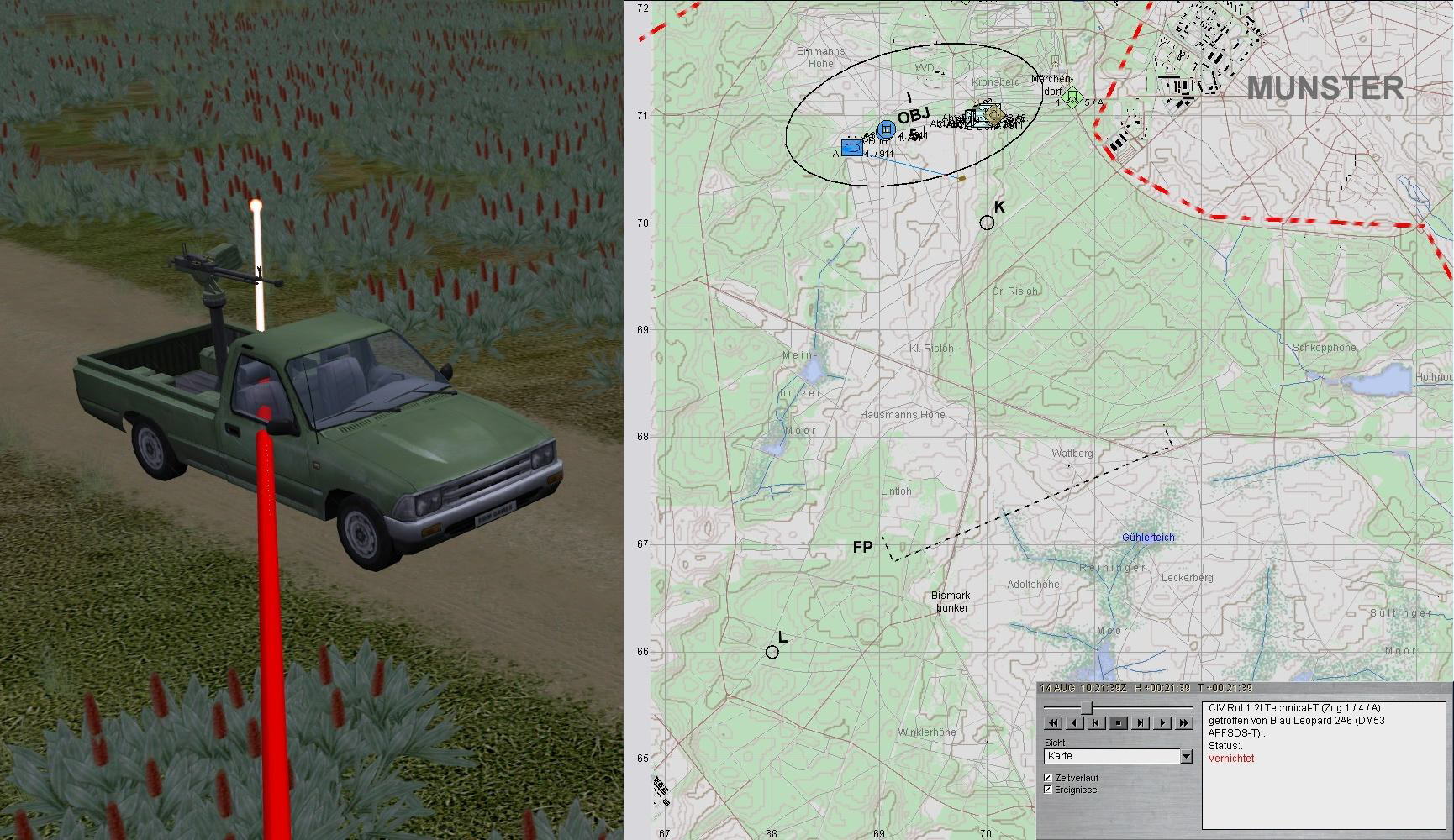The height and width of the screenshot is (840, 1454).
Task: Play the replay forward
Action: coord(1162,722)
